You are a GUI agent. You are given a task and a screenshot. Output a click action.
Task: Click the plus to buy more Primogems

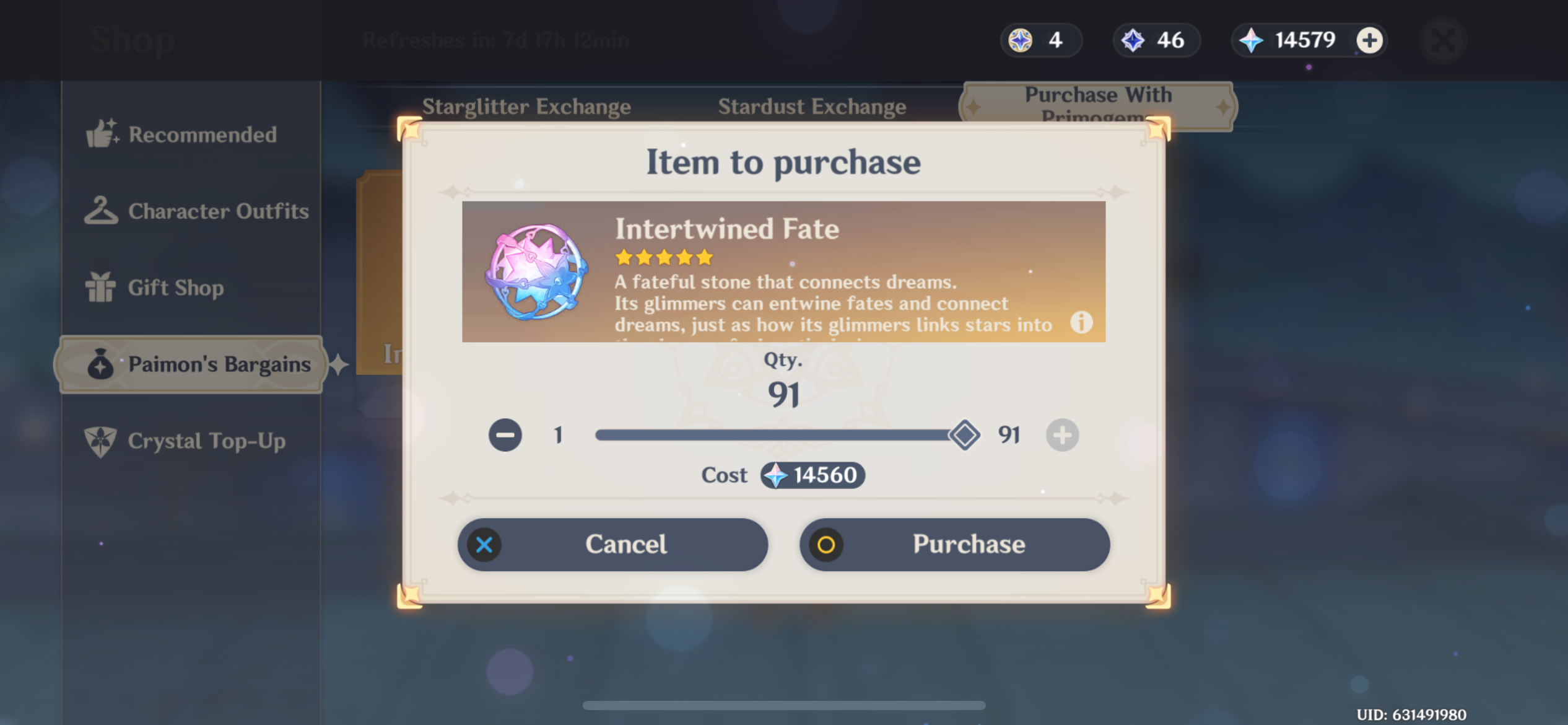click(x=1369, y=40)
